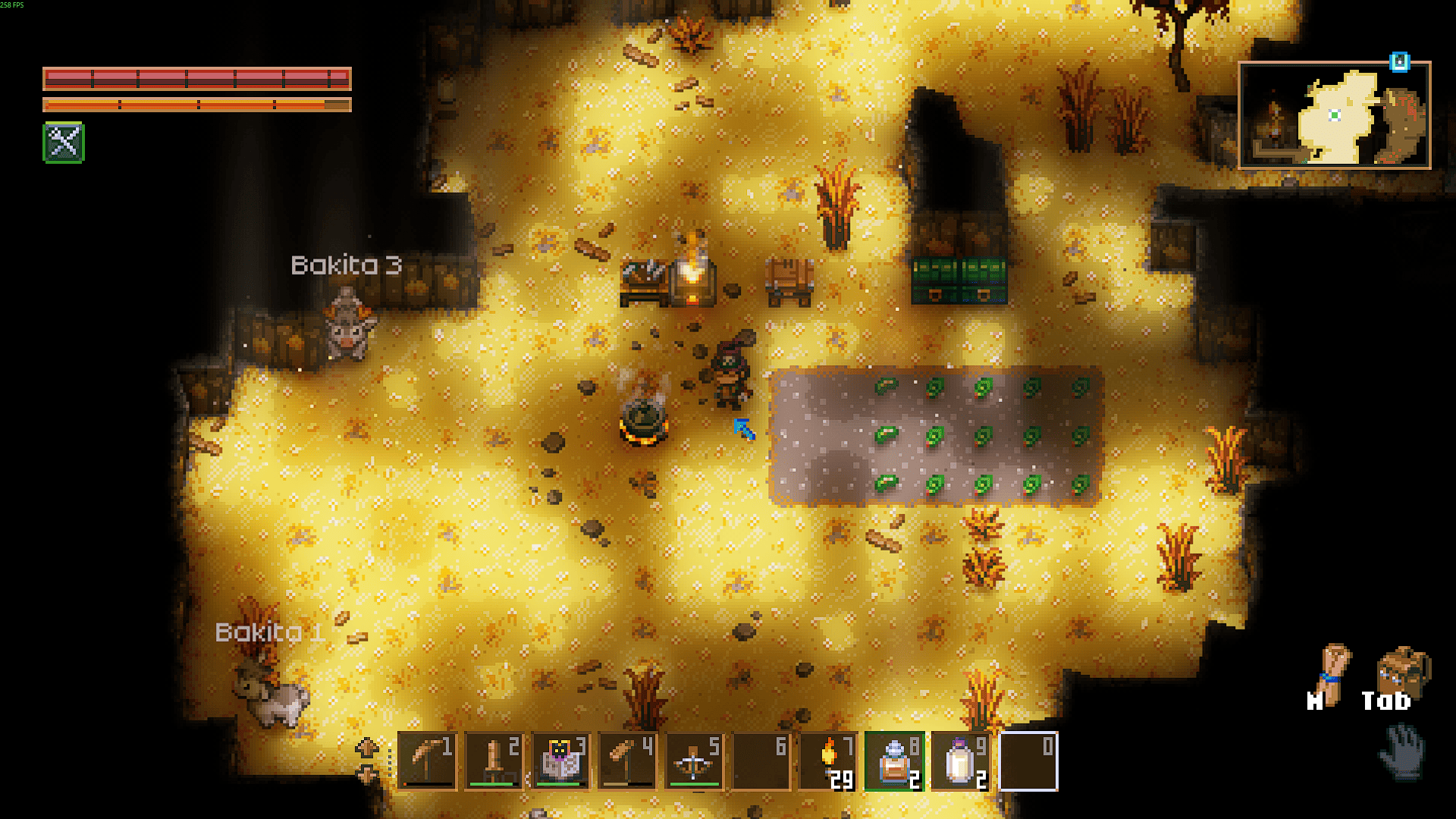The width and height of the screenshot is (1456, 819).
Task: Open the map scroll icon
Action: click(1333, 670)
